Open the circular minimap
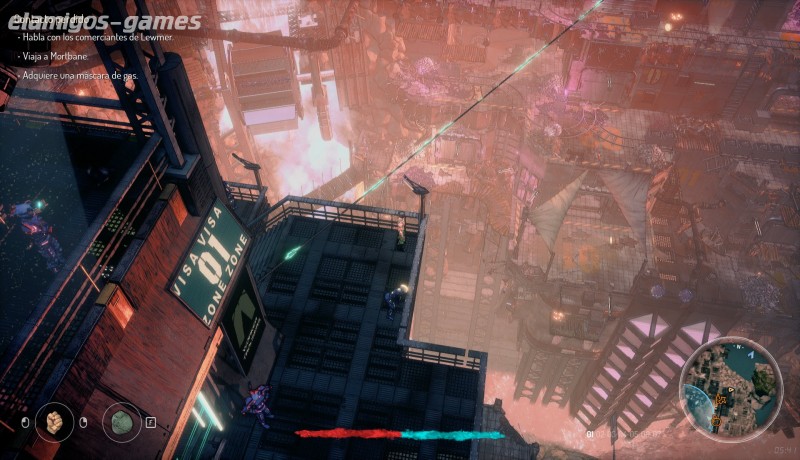Image resolution: width=800 pixels, height=460 pixels. point(729,387)
